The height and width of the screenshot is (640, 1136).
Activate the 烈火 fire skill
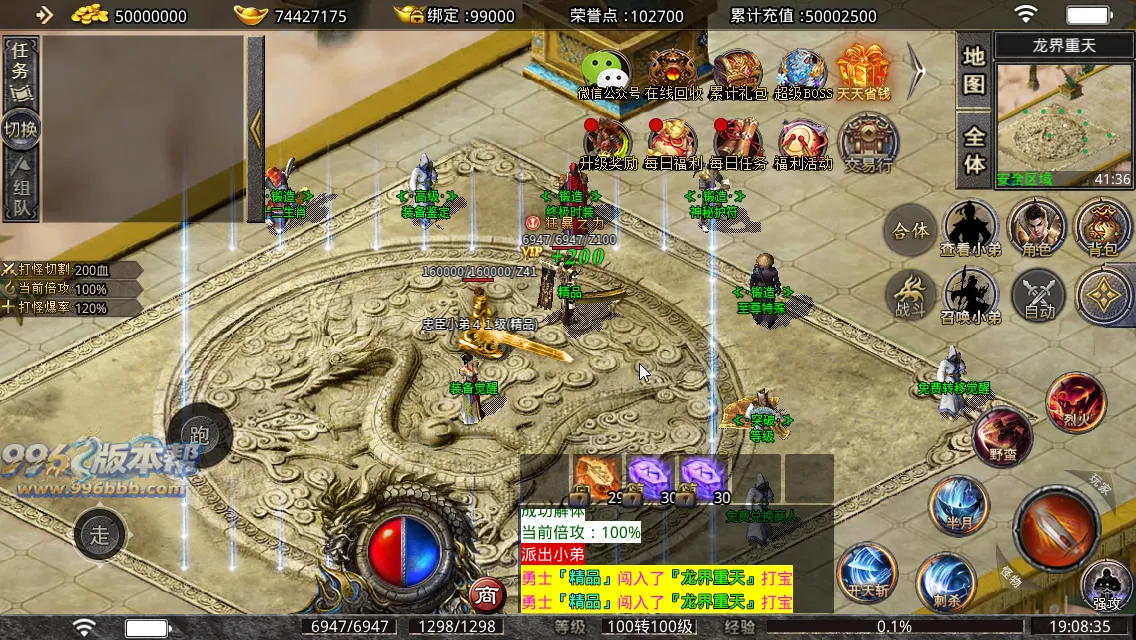tap(1075, 402)
